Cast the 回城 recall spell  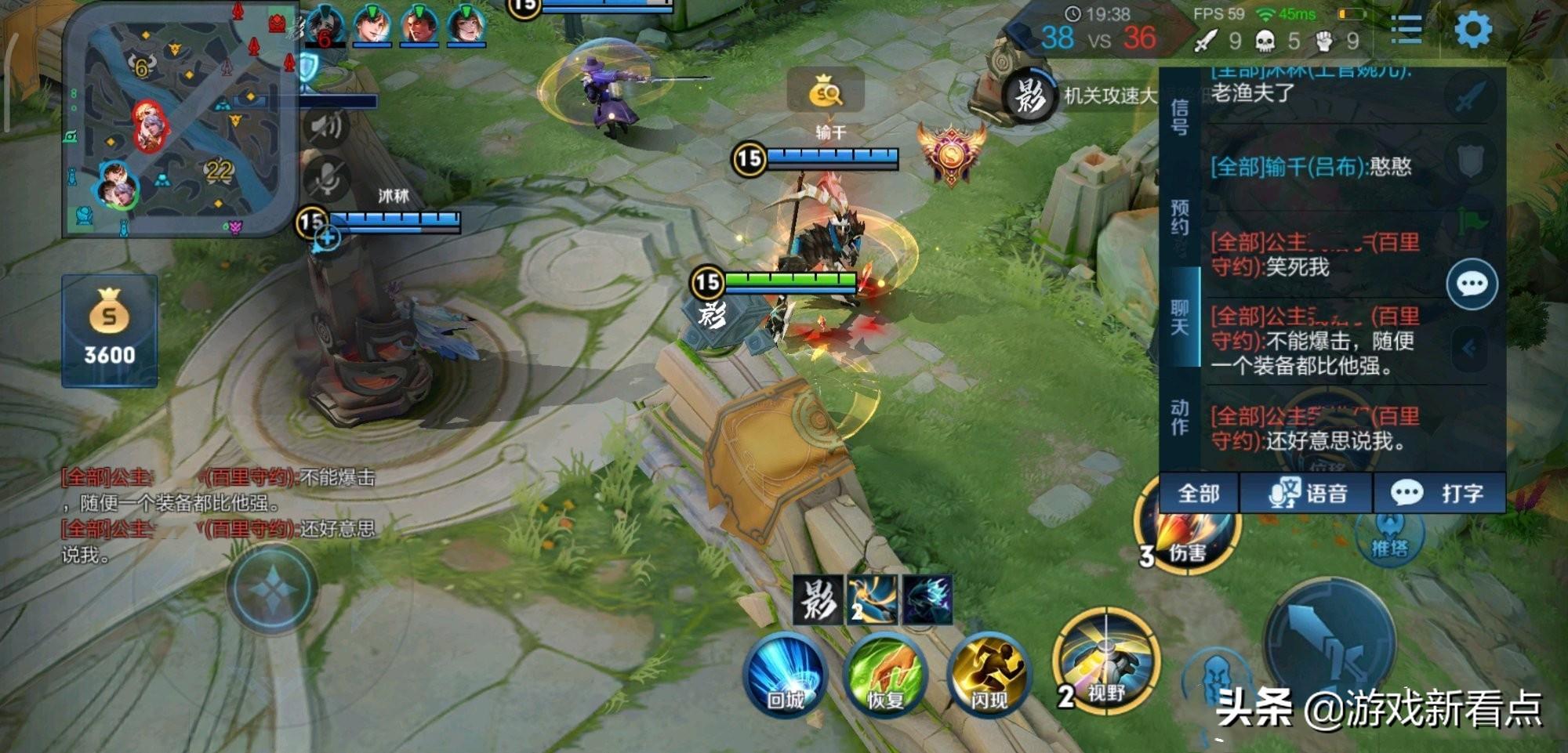(x=786, y=674)
